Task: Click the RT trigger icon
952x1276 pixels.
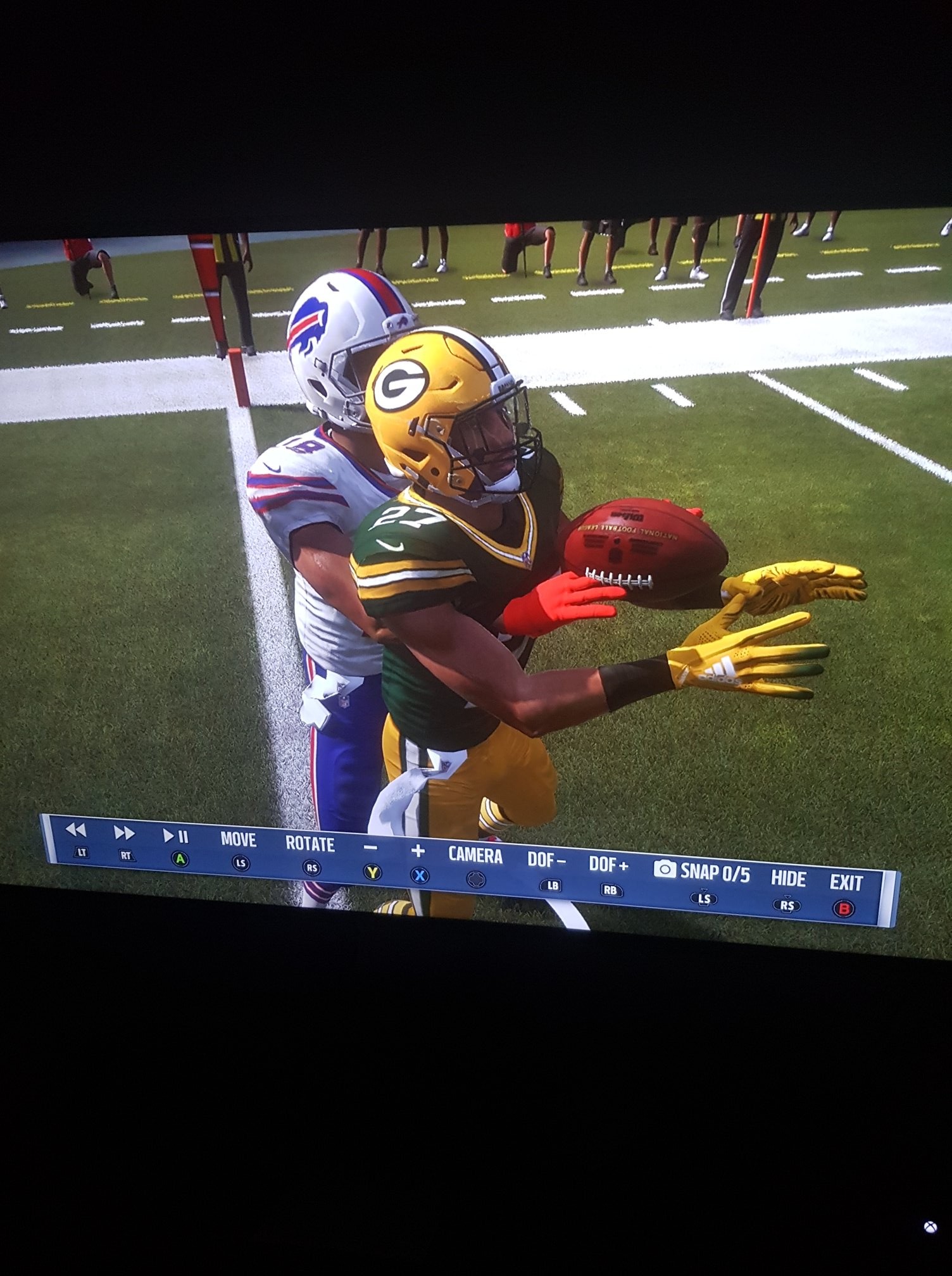Action: (x=125, y=856)
